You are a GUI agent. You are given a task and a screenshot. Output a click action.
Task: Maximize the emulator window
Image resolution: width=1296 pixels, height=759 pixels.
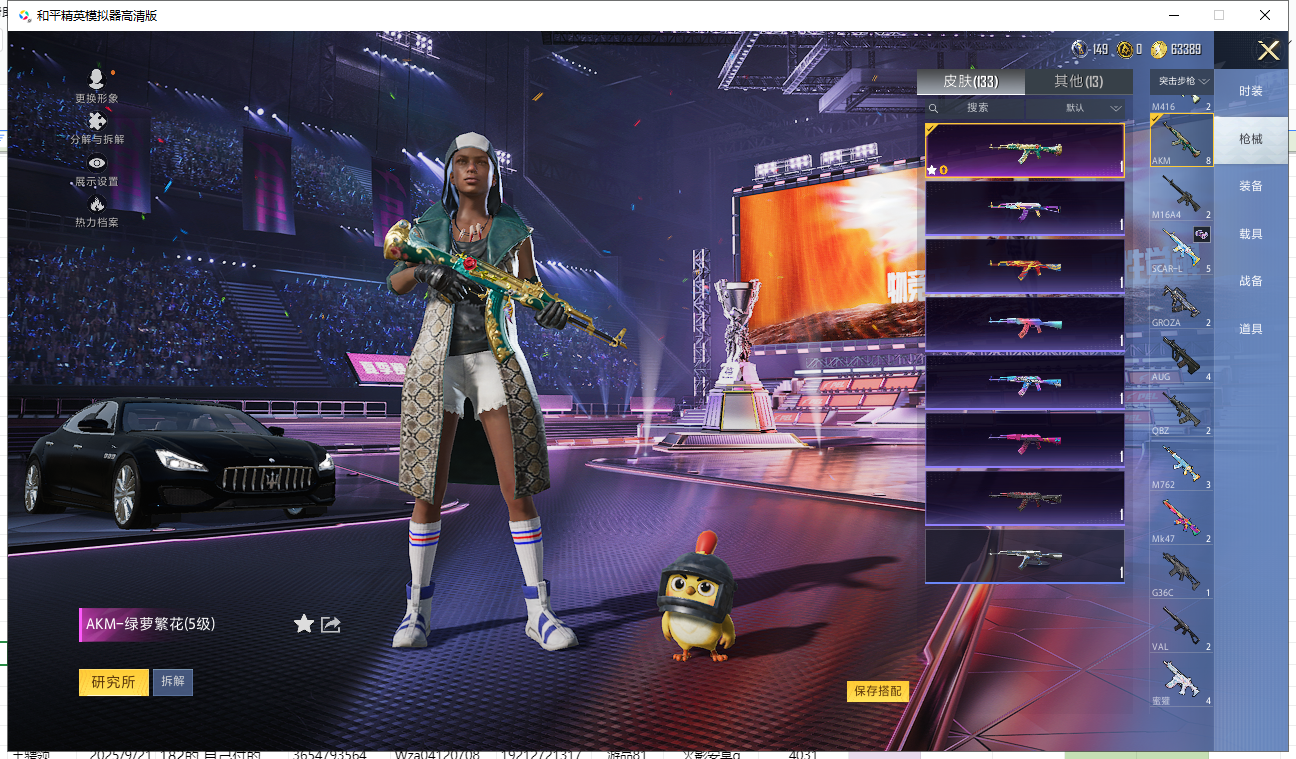[1219, 15]
